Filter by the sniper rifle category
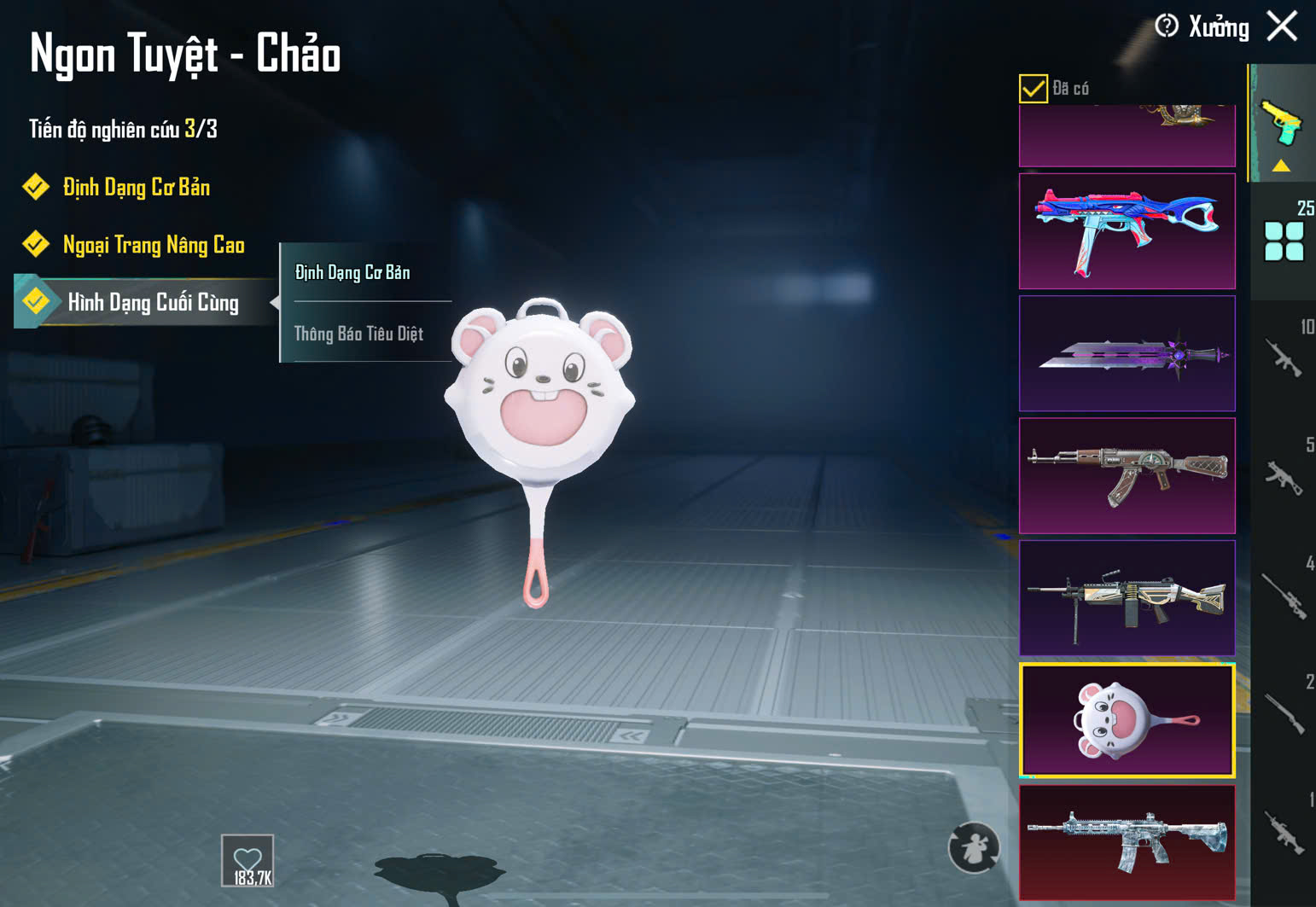Screen dimensions: 1316x907 click(1284, 596)
